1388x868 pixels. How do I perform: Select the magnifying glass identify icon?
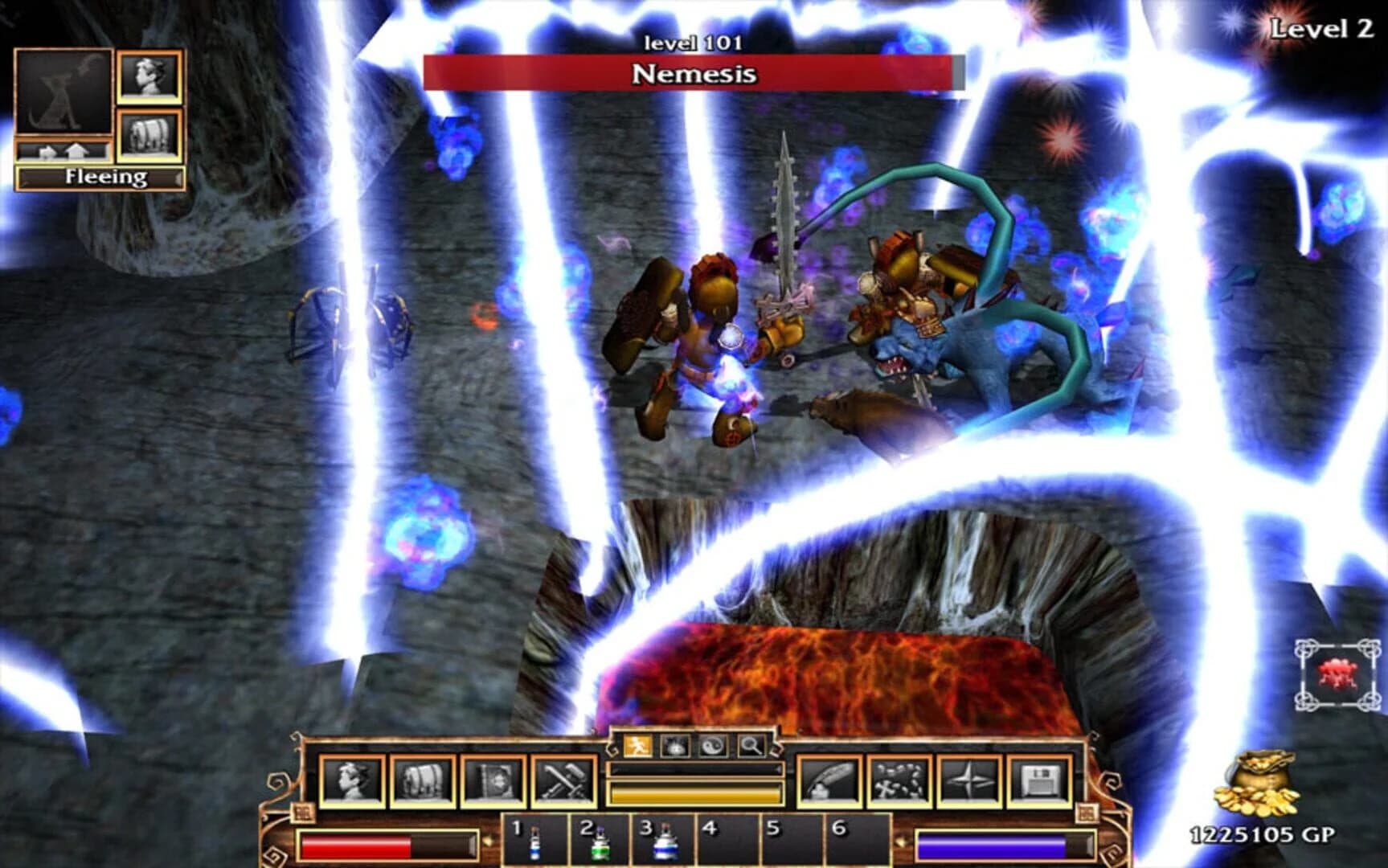(750, 746)
